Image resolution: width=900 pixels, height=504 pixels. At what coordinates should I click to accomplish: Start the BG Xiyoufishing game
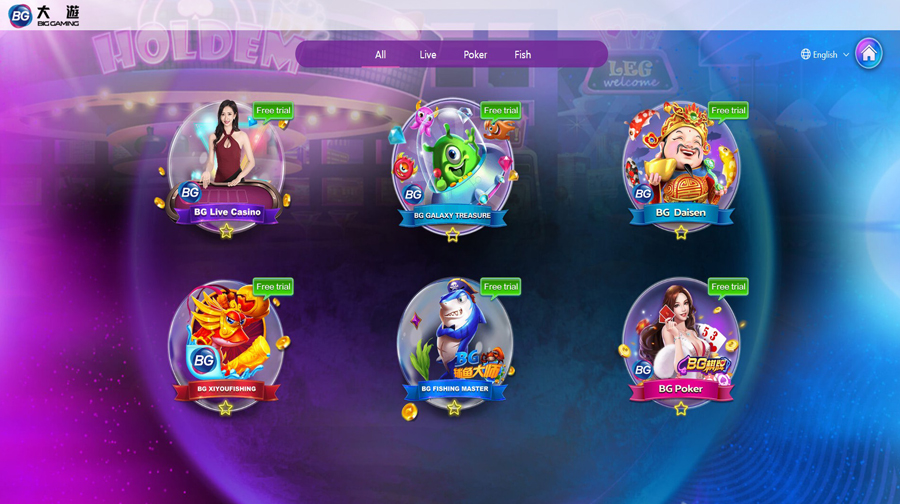226,342
